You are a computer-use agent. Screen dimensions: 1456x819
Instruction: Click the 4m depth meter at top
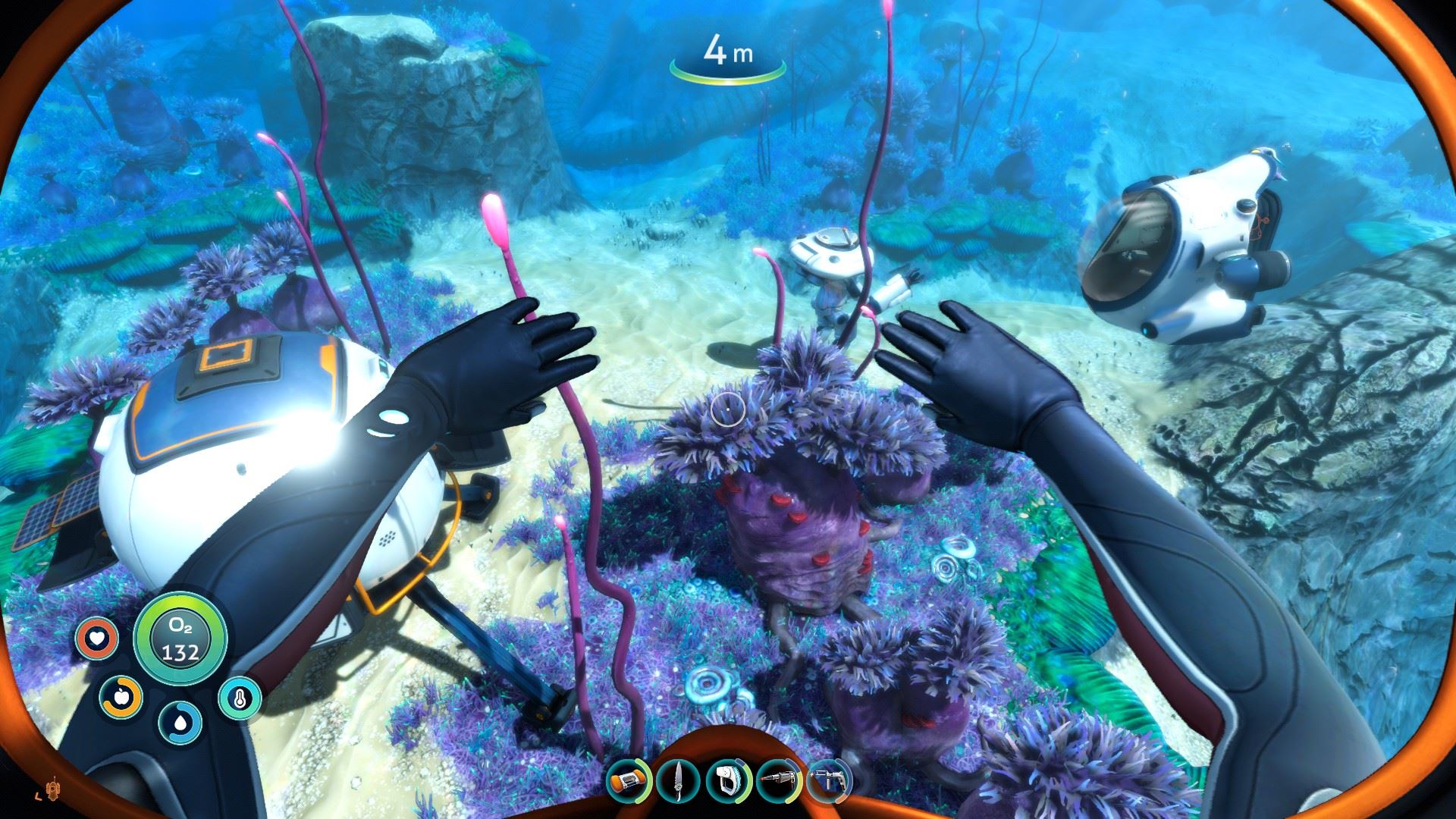[729, 53]
